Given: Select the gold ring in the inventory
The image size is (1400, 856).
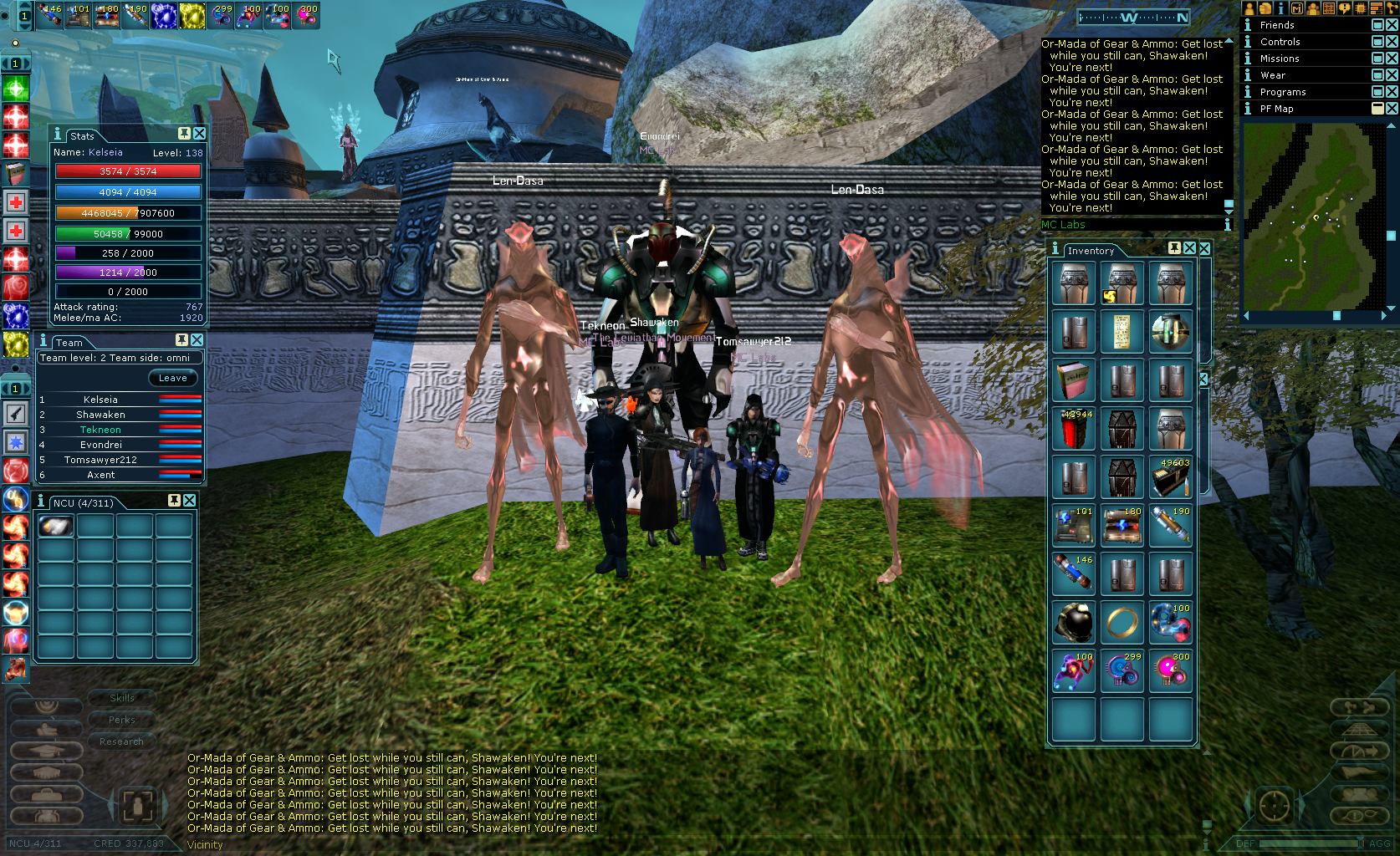Looking at the screenshot, I should [x=1122, y=623].
